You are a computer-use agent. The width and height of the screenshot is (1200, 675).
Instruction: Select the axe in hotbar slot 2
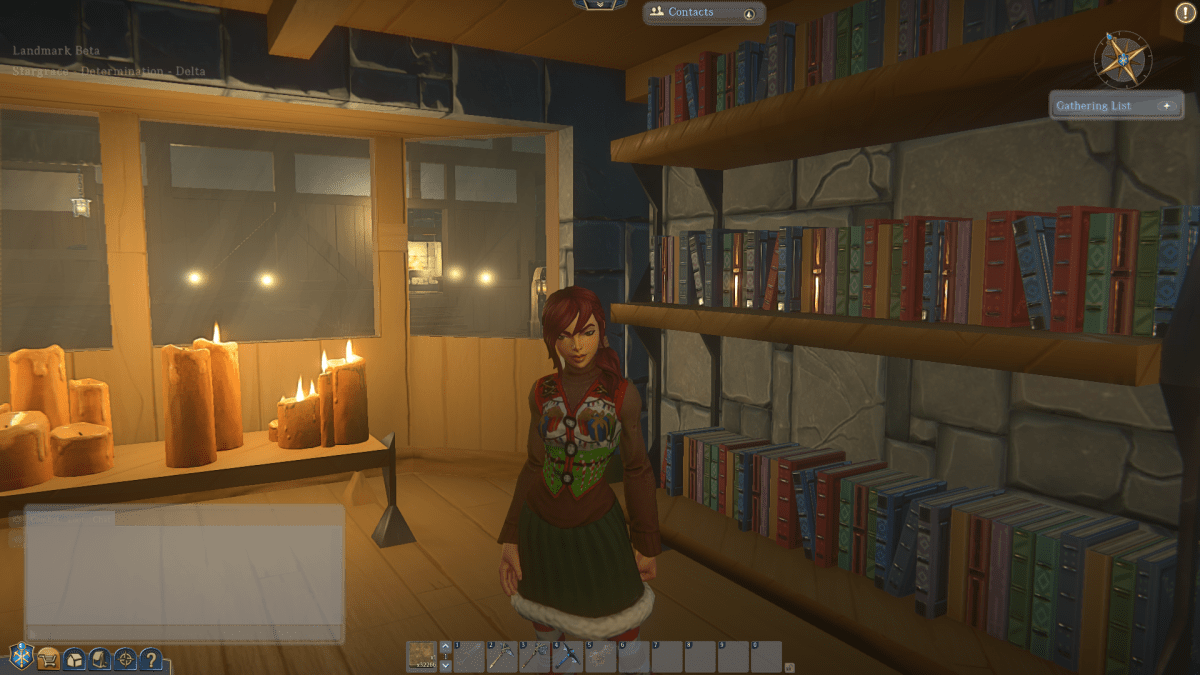(x=503, y=657)
